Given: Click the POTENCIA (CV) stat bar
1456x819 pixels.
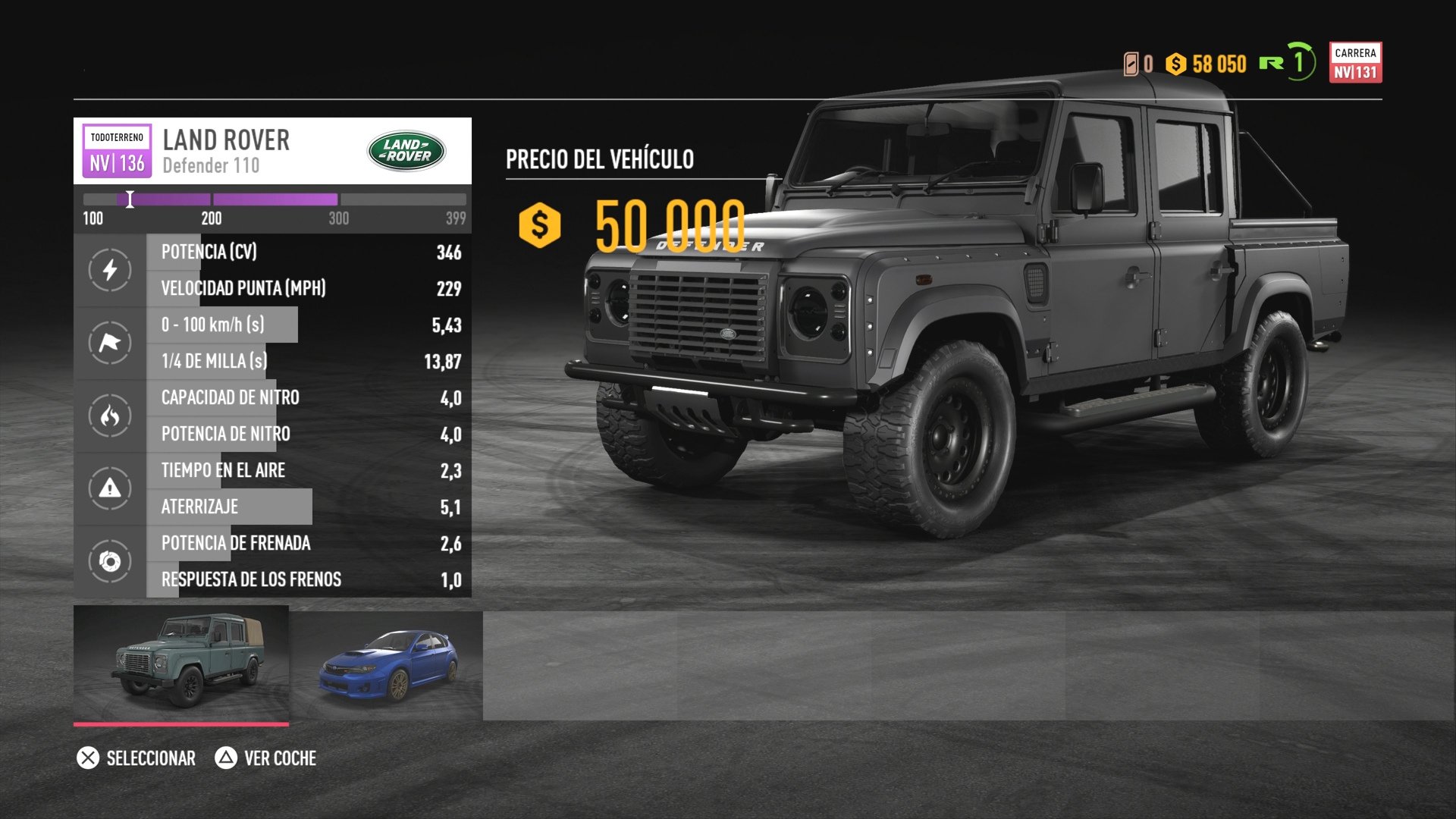Looking at the screenshot, I should point(227,252).
